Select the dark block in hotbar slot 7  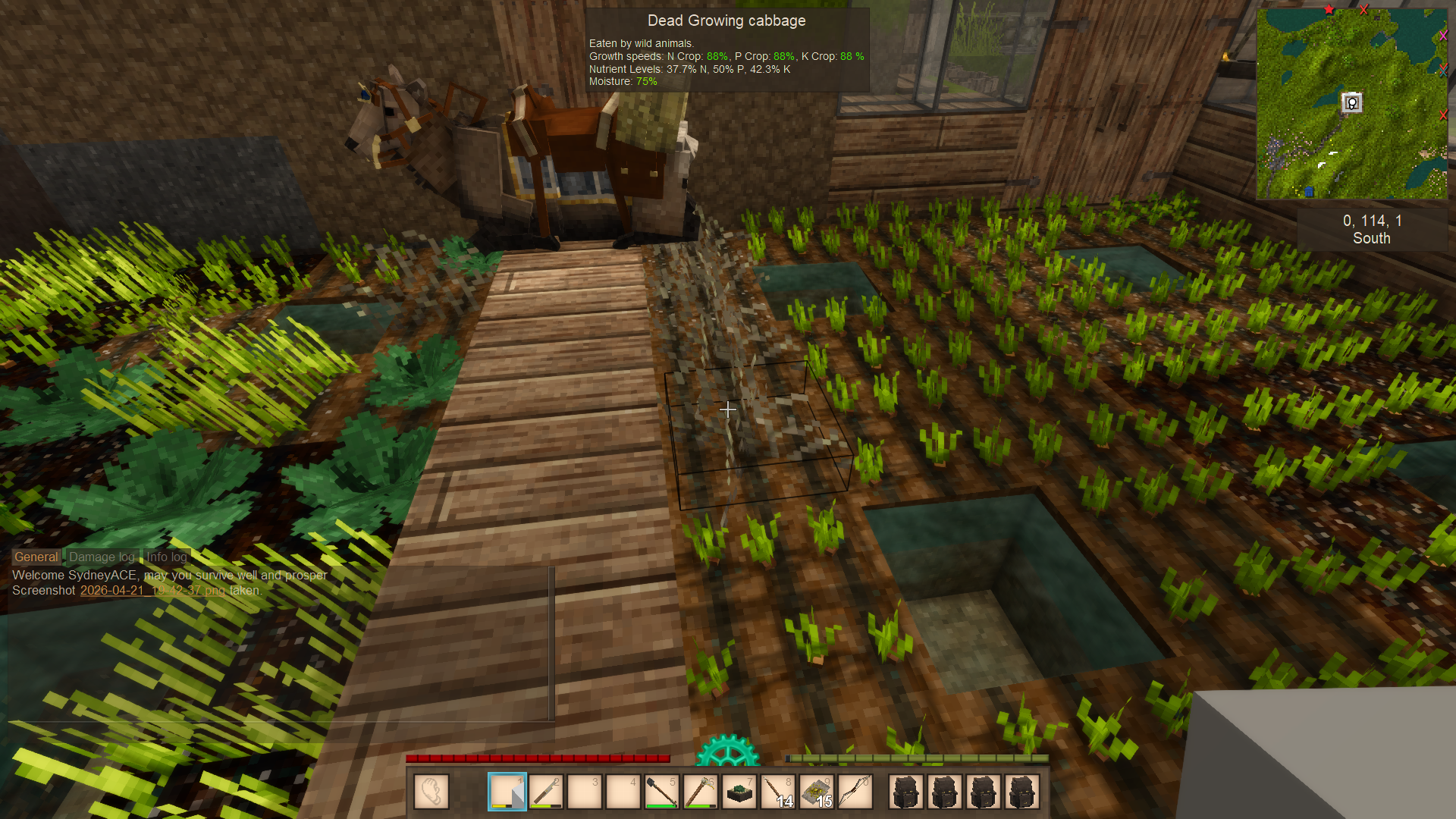pos(739,792)
